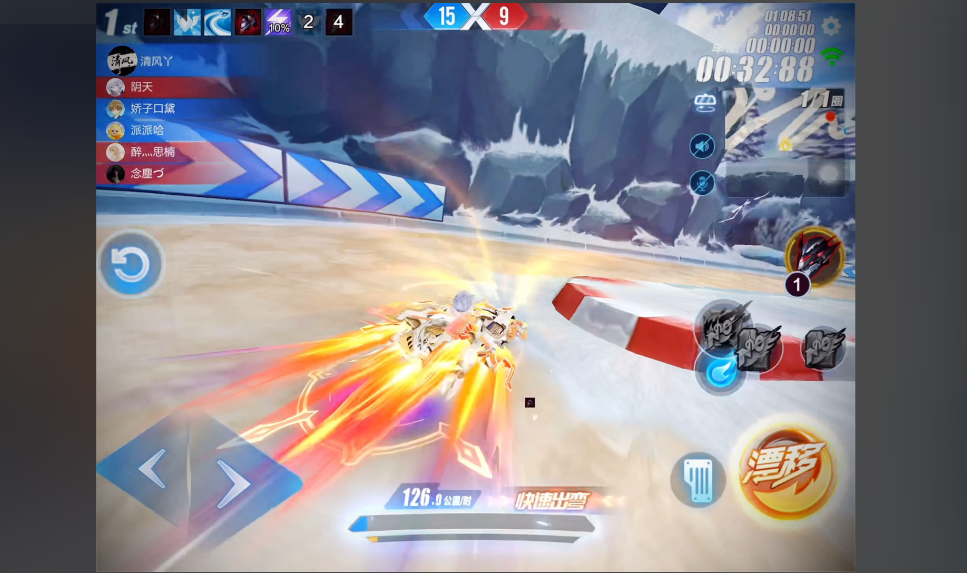Image resolution: width=967 pixels, height=573 pixels.
Task: Select player 念塵づ in the ranking list
Action: (x=146, y=173)
